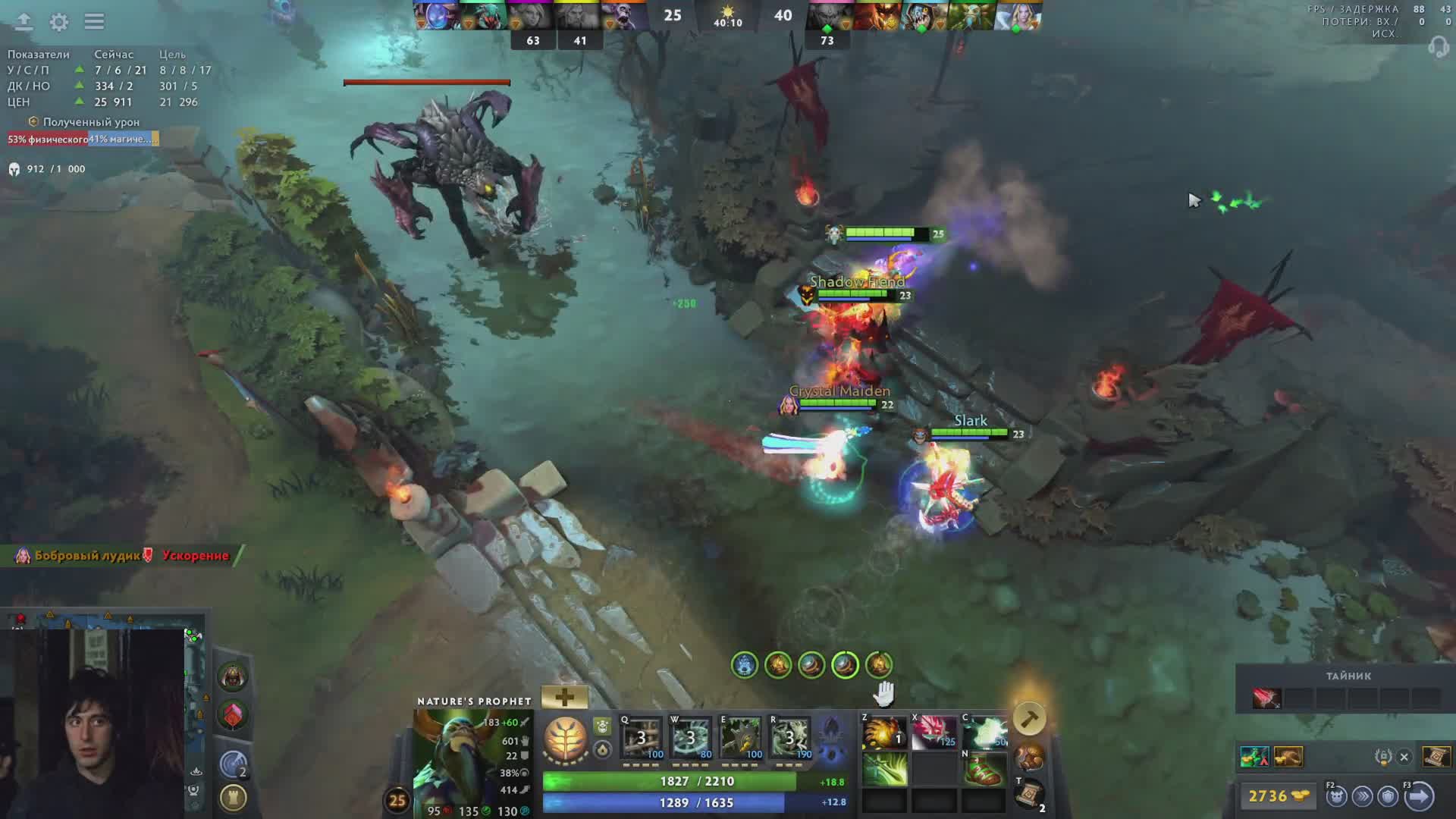Open the talent tree
The width and height of the screenshot is (1456, 819).
(566, 739)
